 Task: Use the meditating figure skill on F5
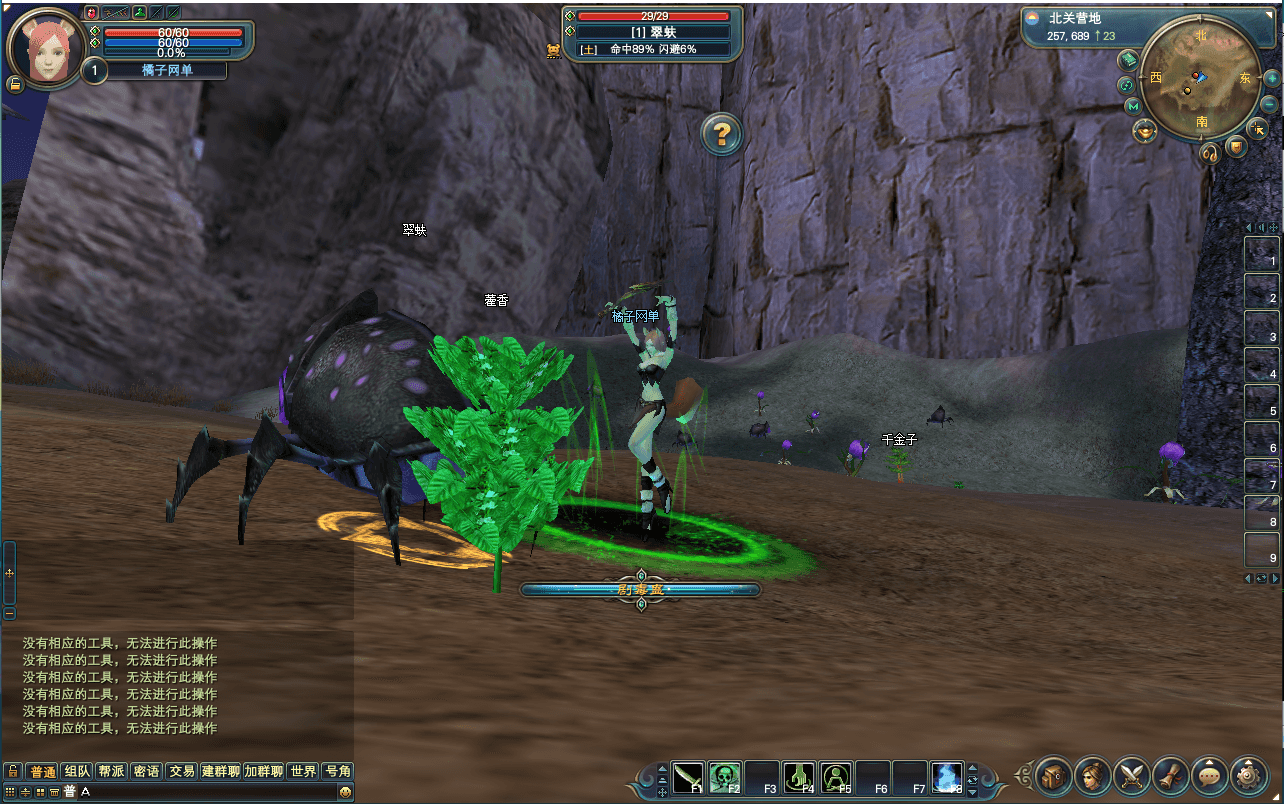coord(835,777)
